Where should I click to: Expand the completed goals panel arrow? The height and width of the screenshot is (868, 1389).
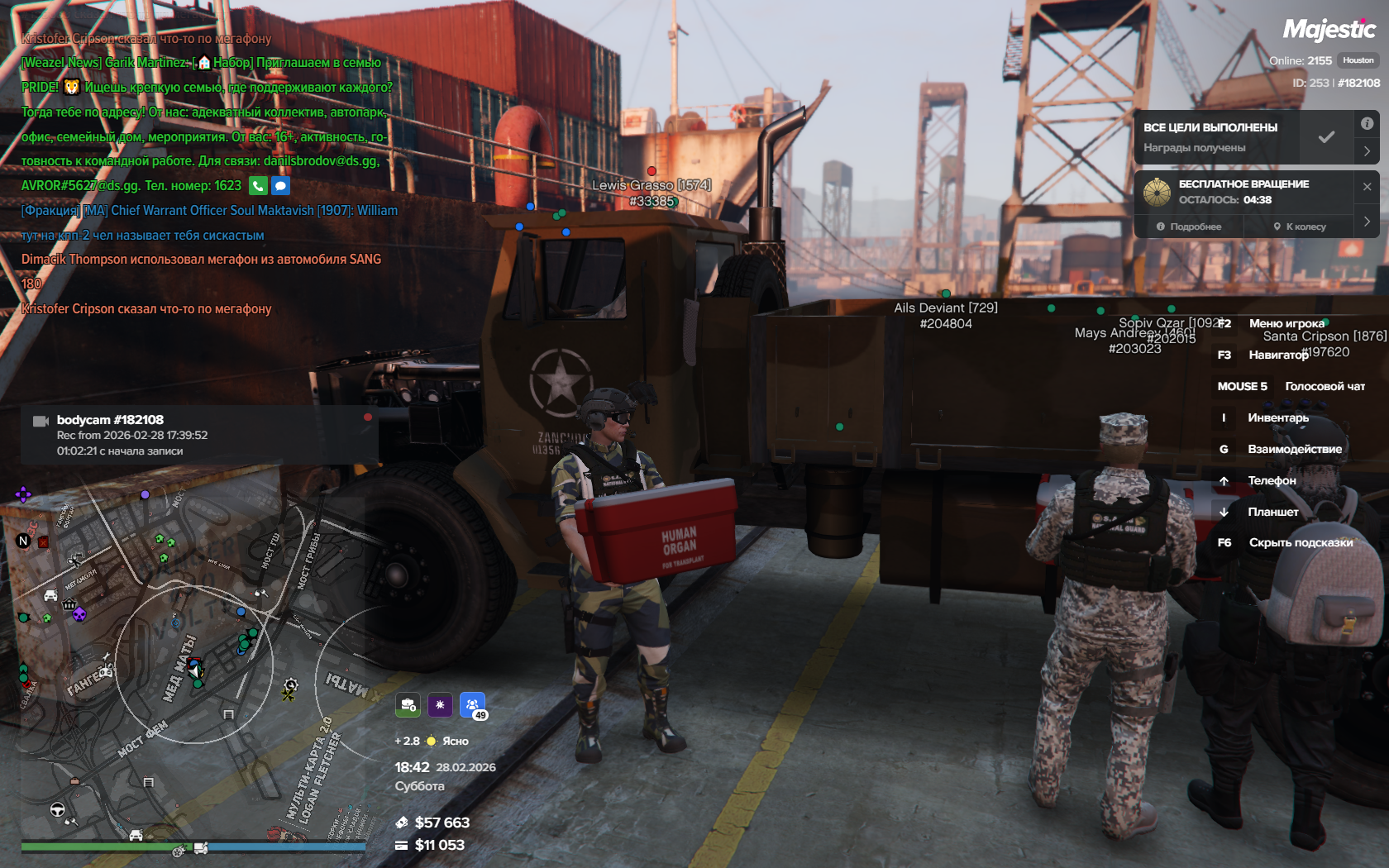pyautogui.click(x=1367, y=151)
